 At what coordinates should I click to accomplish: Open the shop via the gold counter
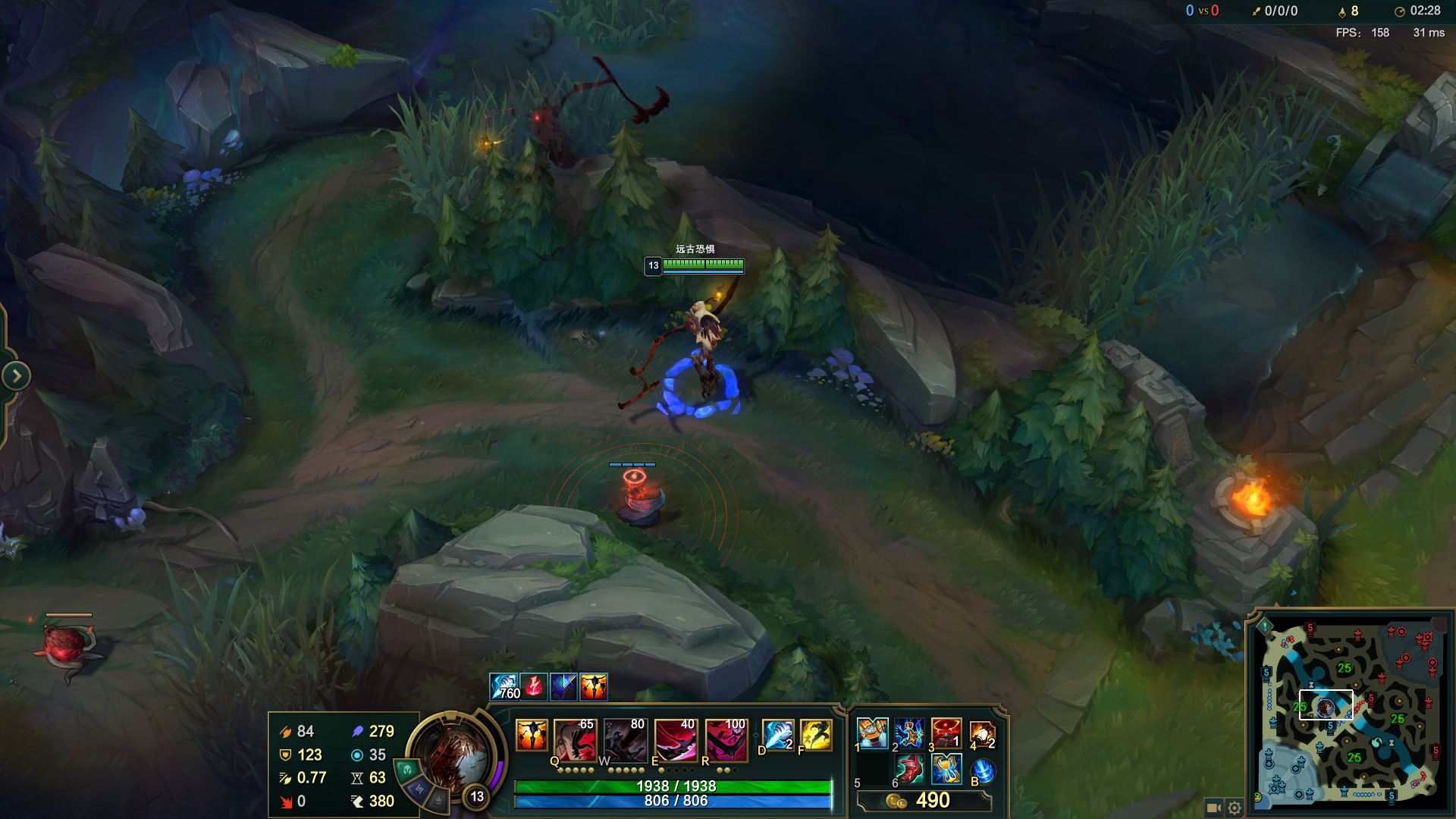click(924, 801)
